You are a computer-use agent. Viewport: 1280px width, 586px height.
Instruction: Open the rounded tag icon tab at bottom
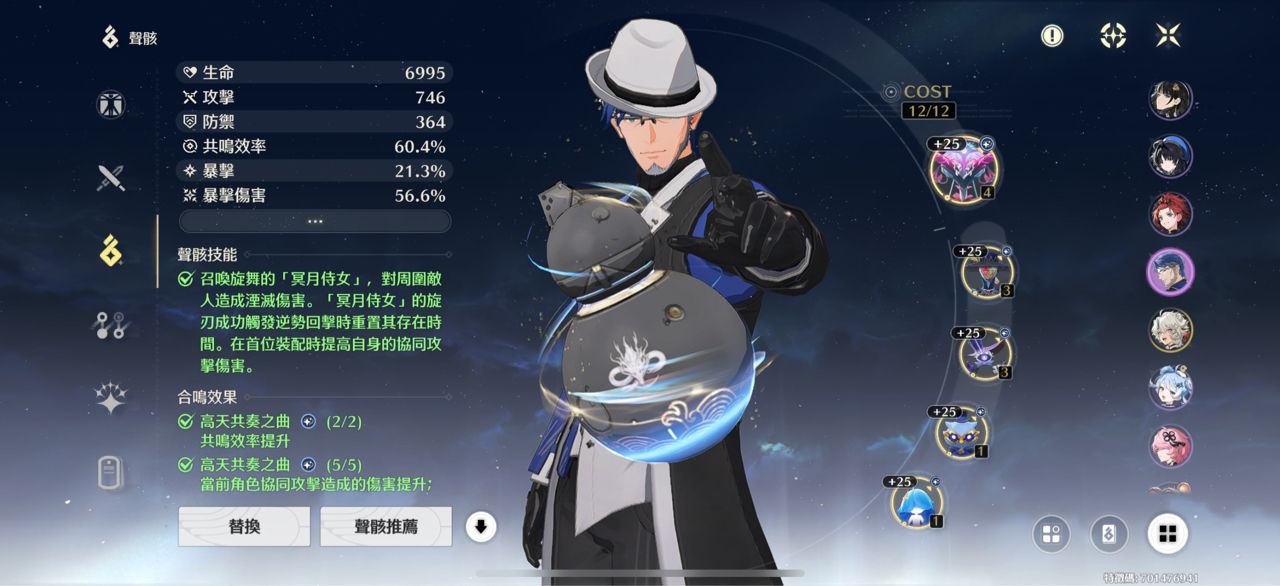[111, 471]
